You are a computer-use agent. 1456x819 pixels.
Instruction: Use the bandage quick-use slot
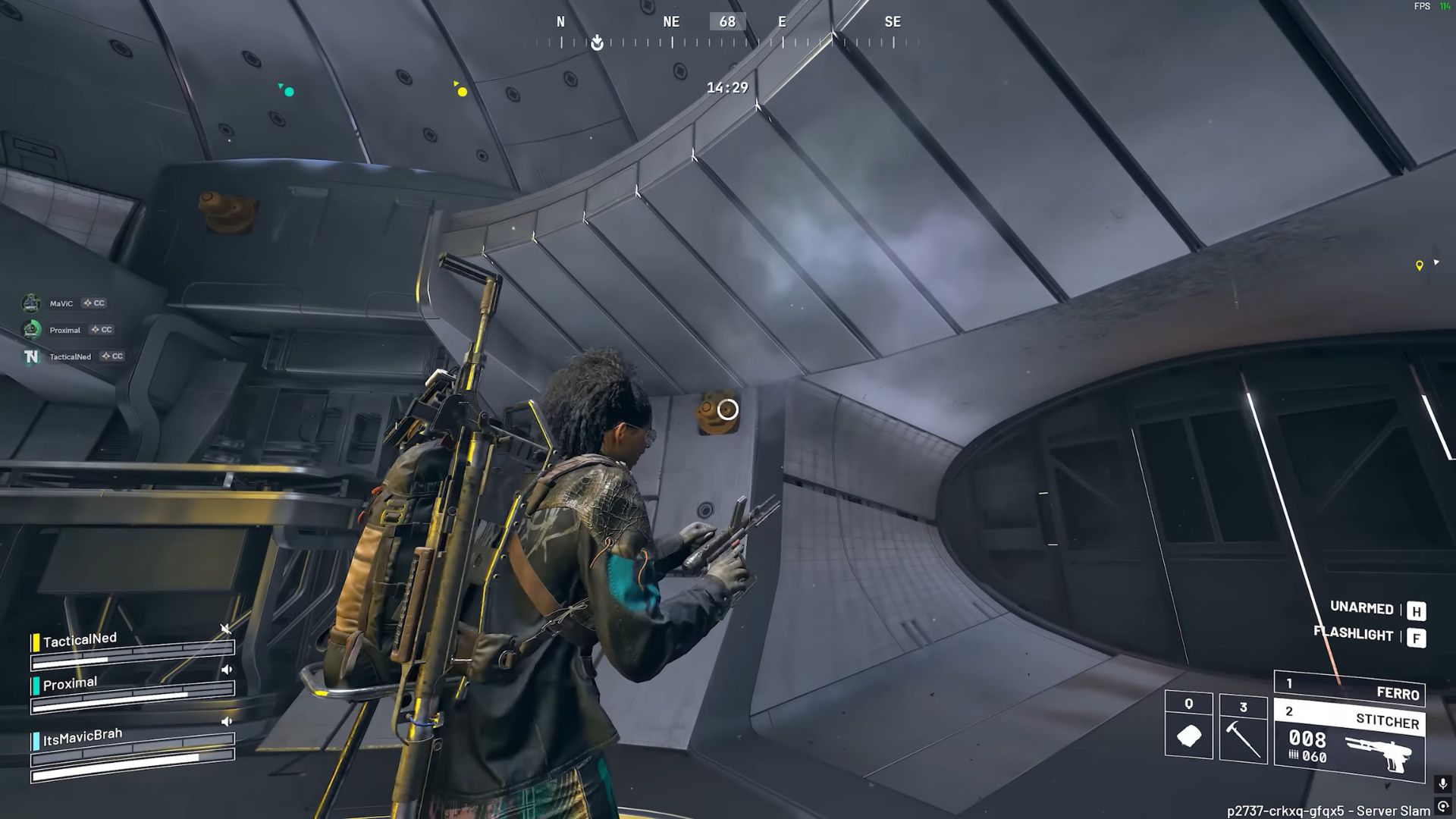(x=1188, y=726)
